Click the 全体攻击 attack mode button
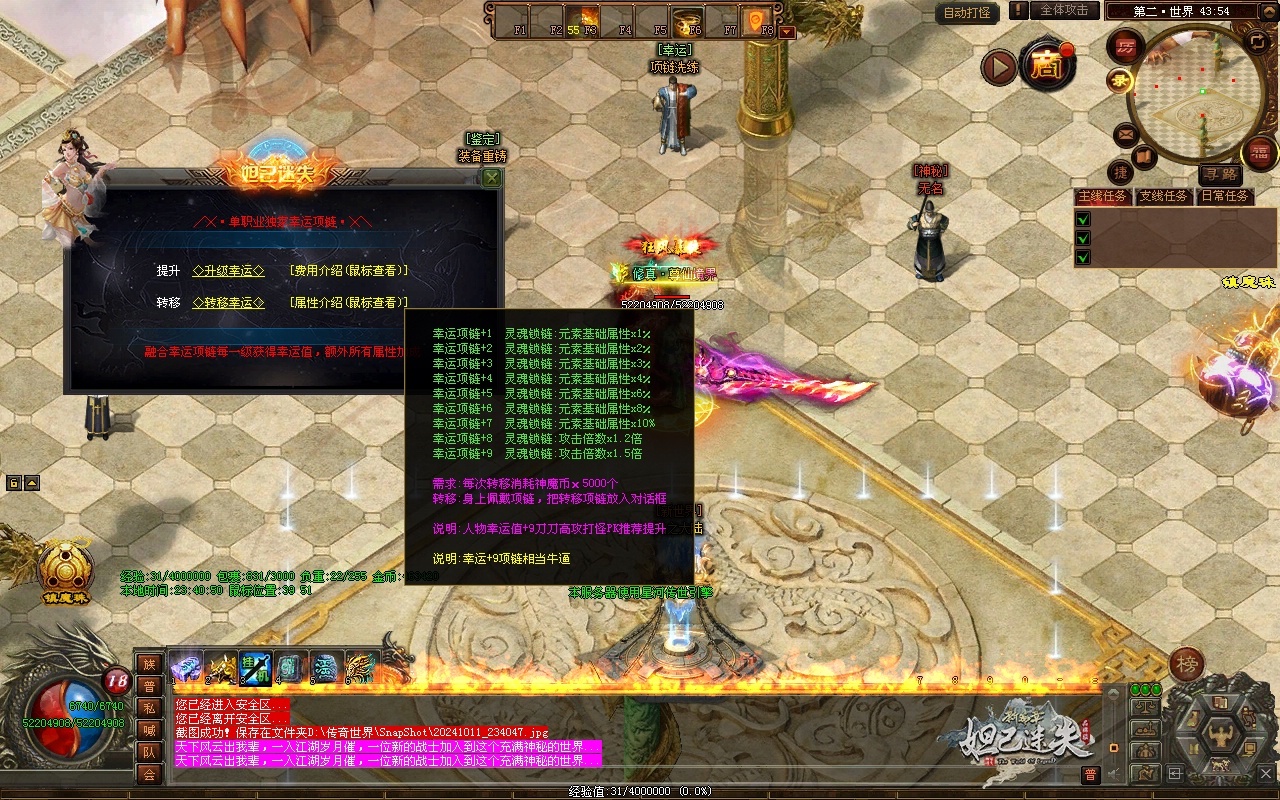Screen dimensions: 1280x800 (1063, 10)
